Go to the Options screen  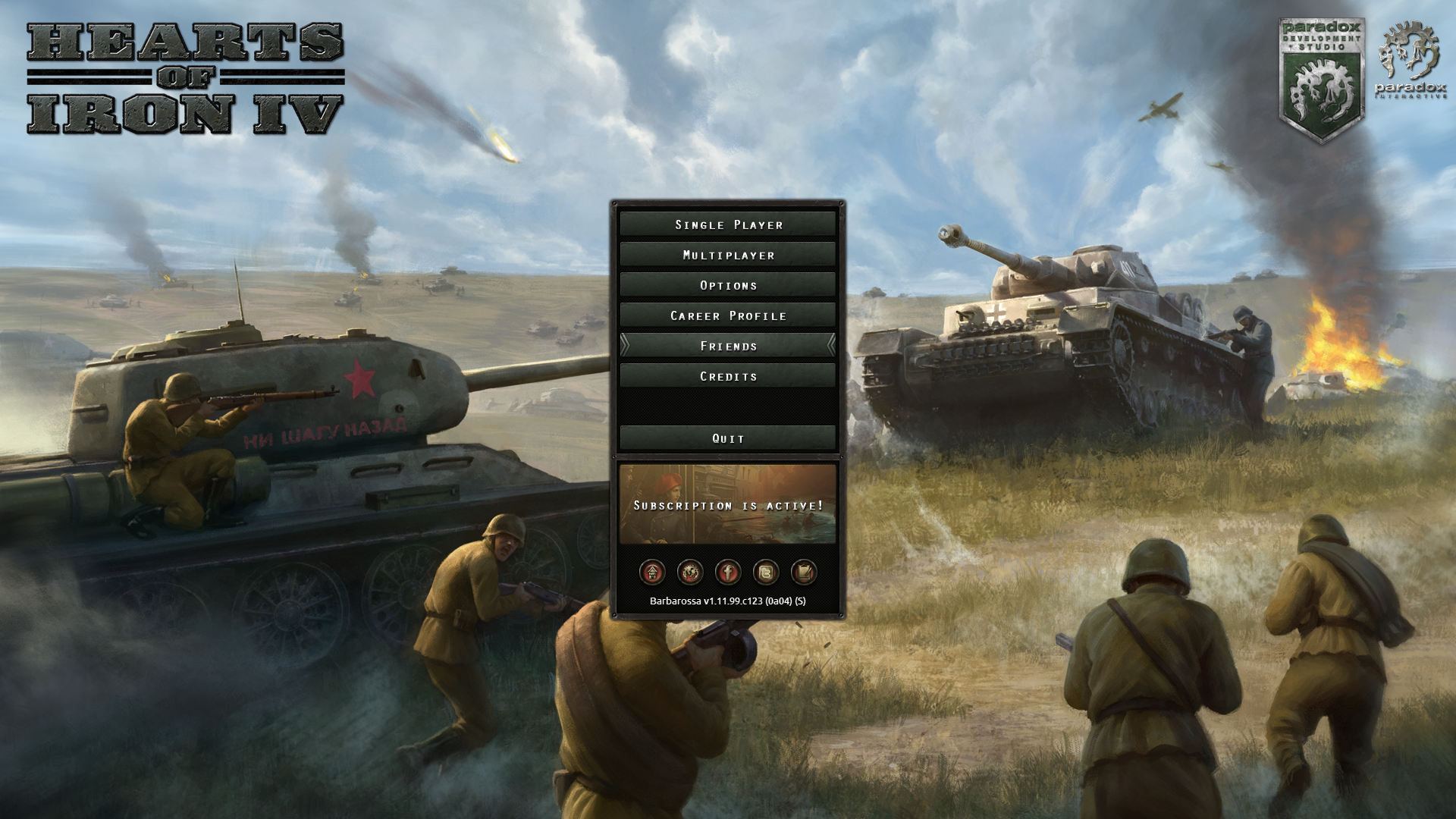pyautogui.click(x=728, y=285)
